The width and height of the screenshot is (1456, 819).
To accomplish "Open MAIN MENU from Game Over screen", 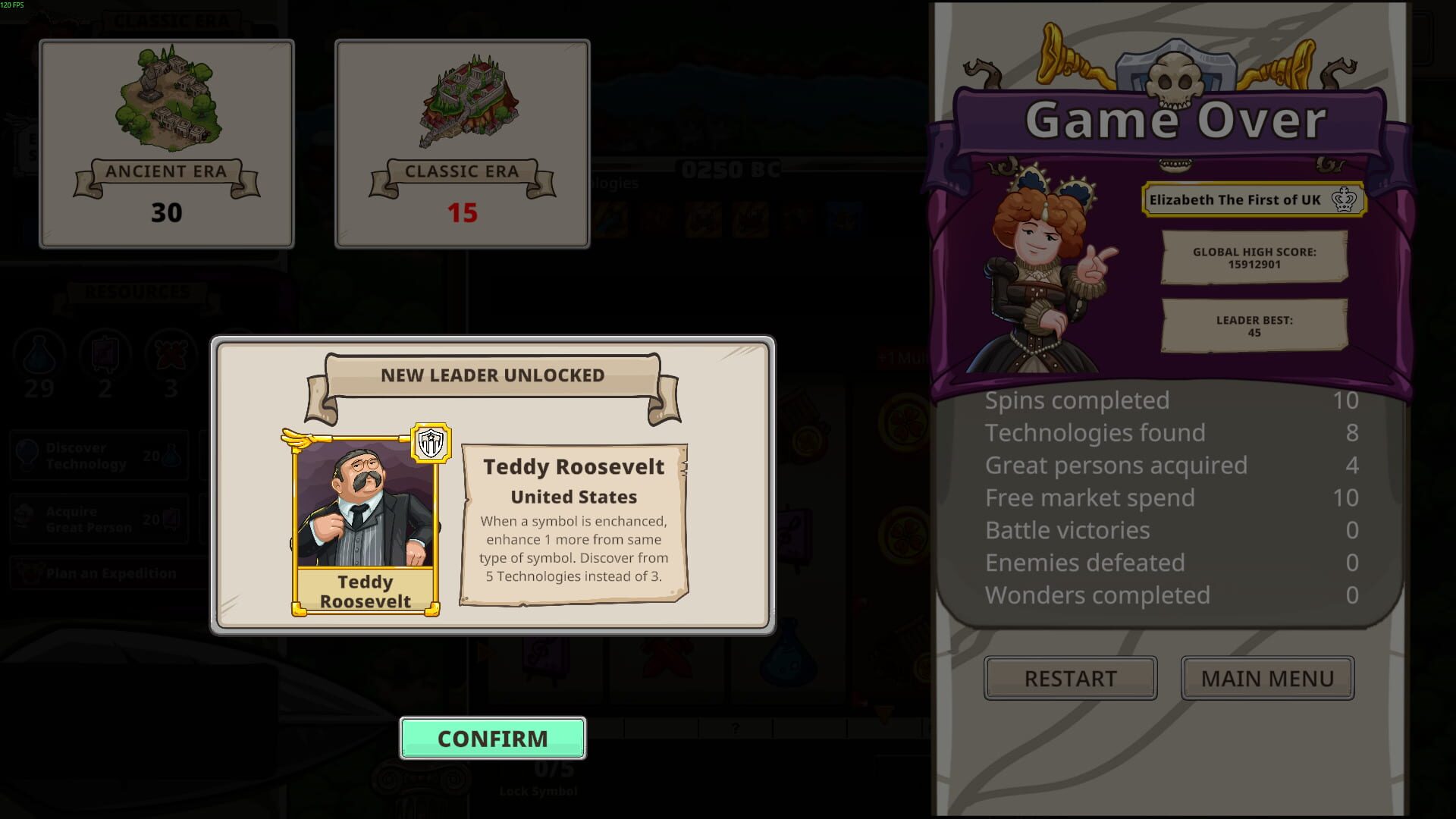I will (x=1267, y=678).
